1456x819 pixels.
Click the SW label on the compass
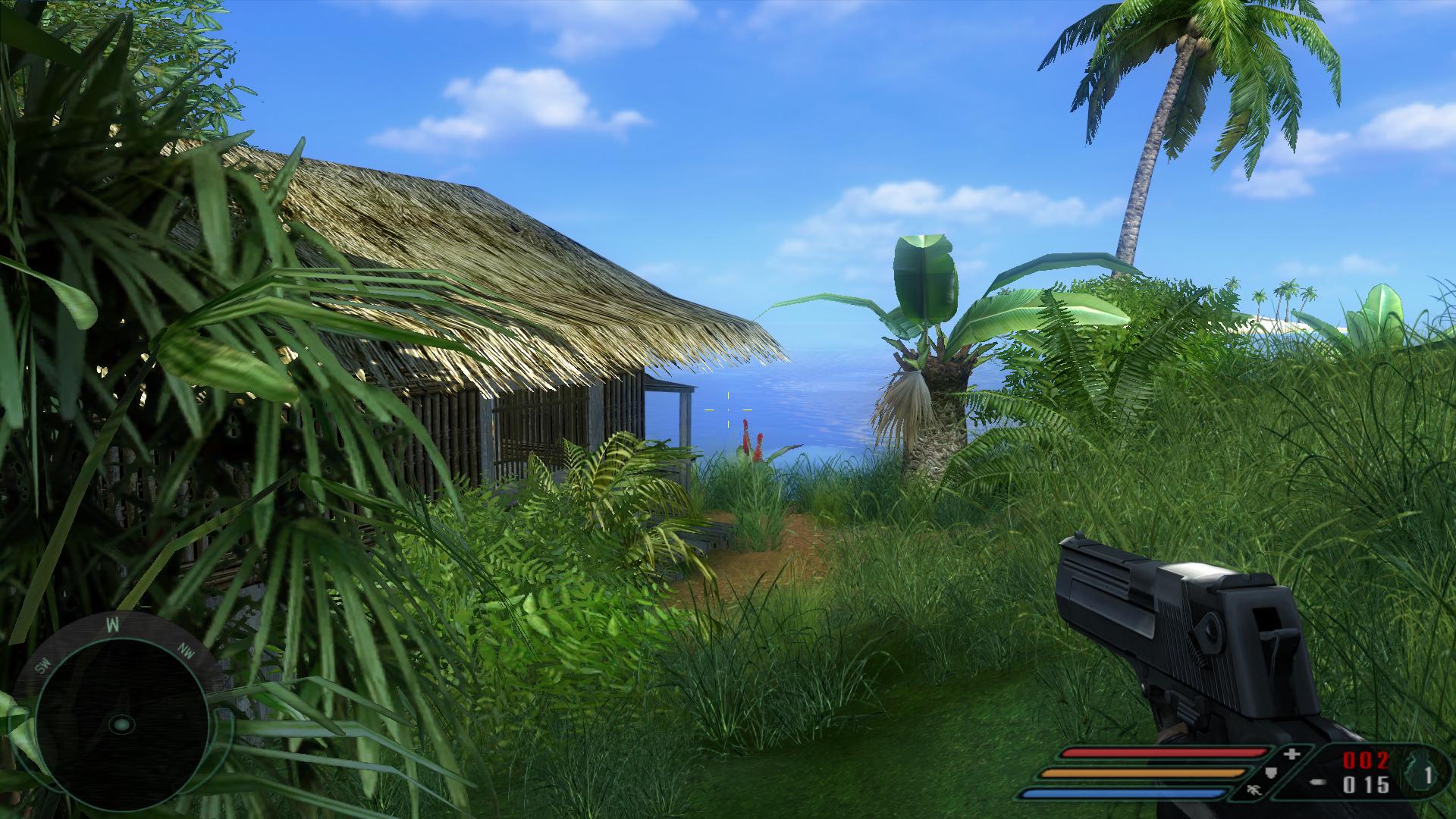tap(44, 665)
